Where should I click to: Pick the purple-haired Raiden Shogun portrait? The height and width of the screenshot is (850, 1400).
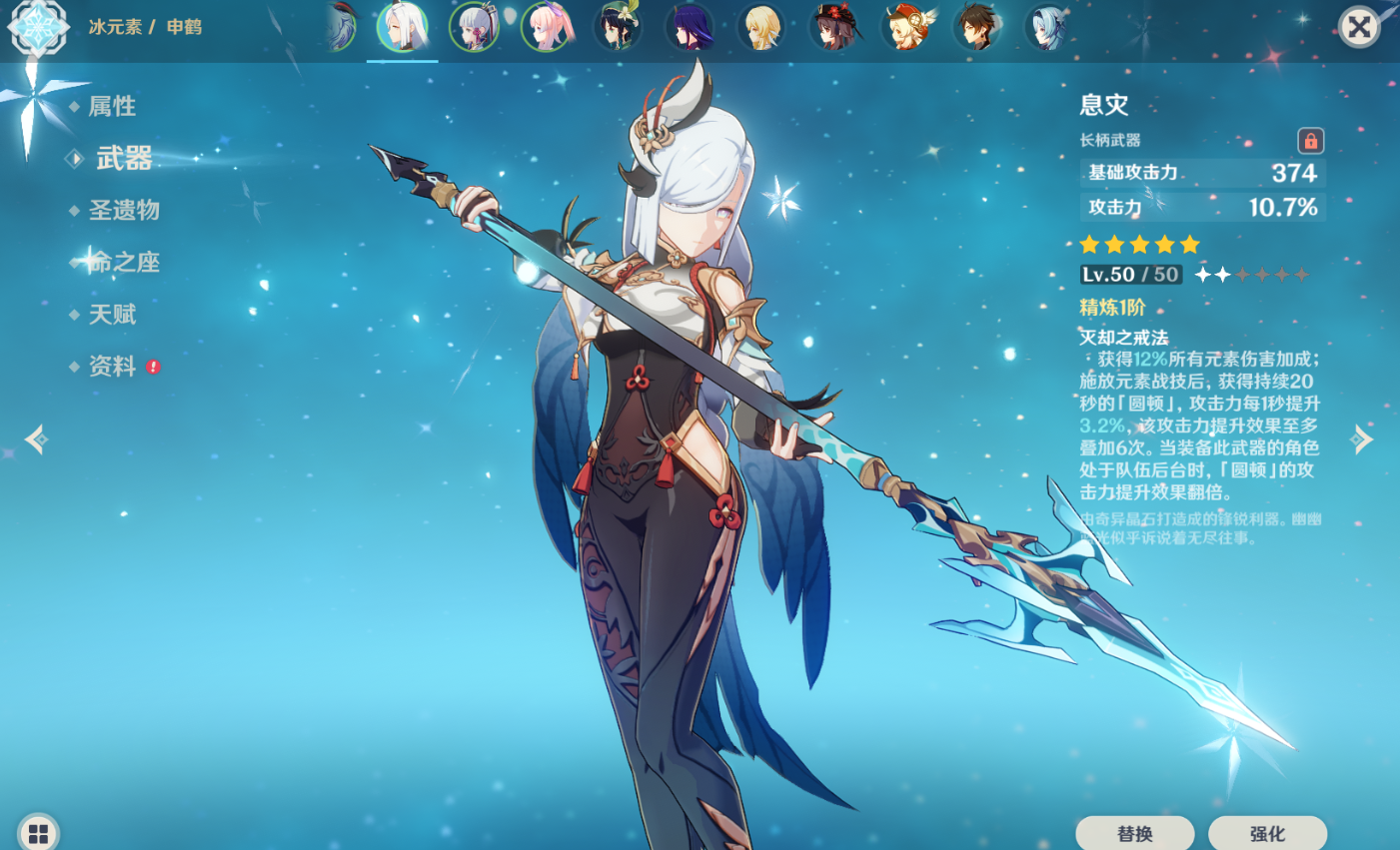click(690, 27)
